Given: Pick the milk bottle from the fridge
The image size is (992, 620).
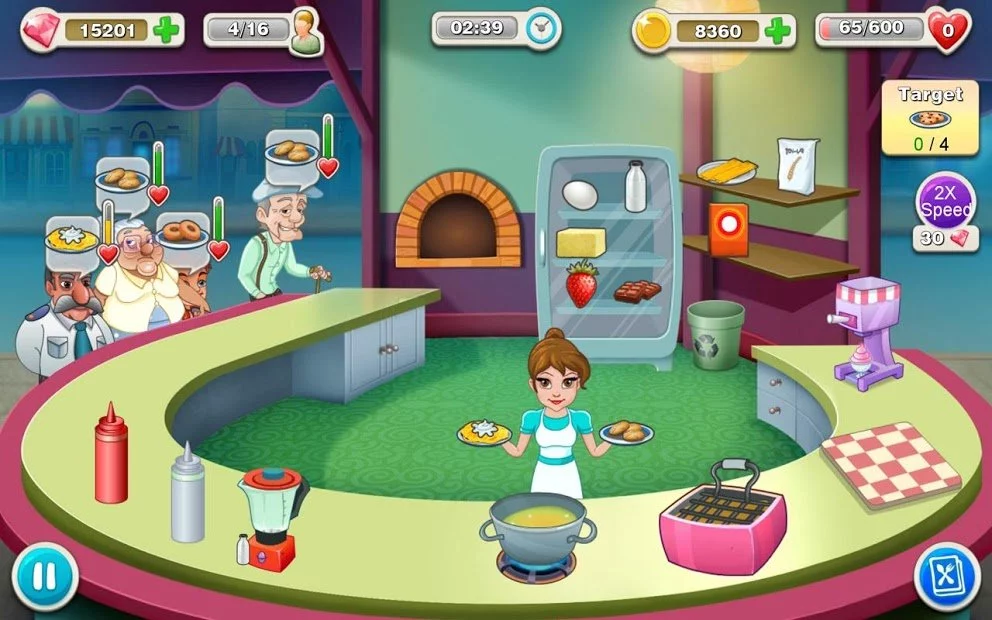Looking at the screenshot, I should point(635,186).
